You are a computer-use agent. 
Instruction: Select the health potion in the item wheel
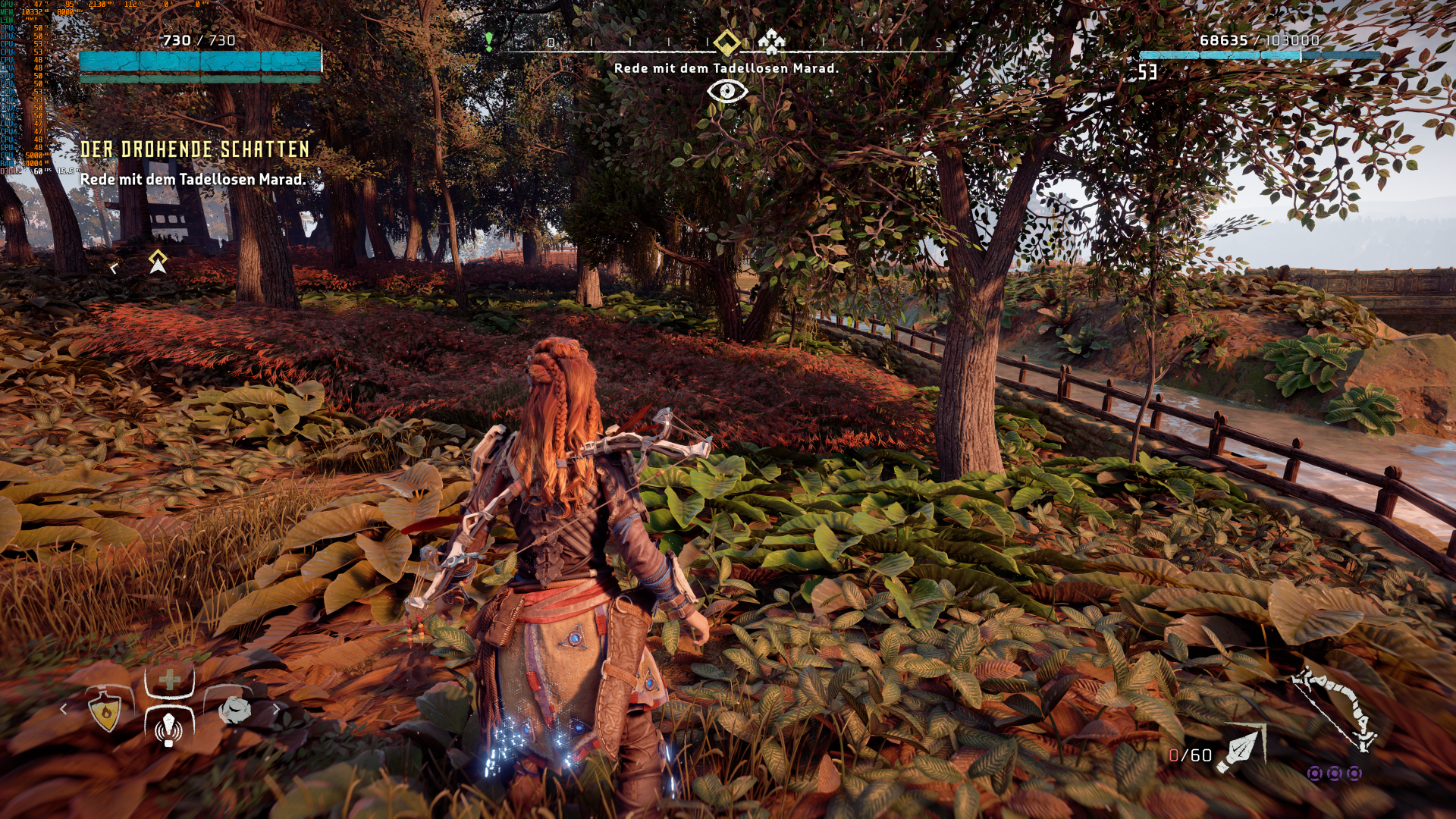[x=170, y=680]
